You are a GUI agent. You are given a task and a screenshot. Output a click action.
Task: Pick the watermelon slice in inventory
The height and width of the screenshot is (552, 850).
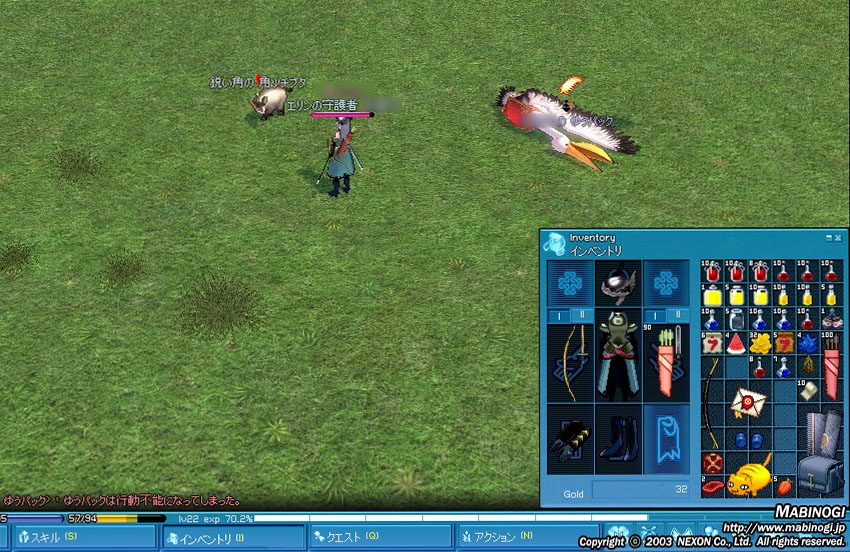pos(735,345)
